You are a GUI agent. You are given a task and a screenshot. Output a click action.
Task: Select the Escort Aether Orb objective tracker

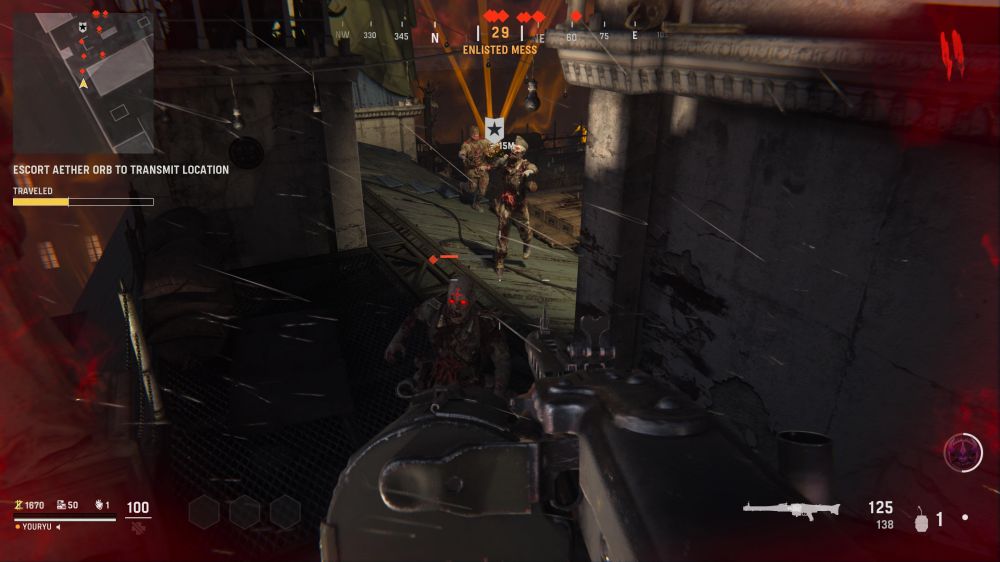coord(120,170)
